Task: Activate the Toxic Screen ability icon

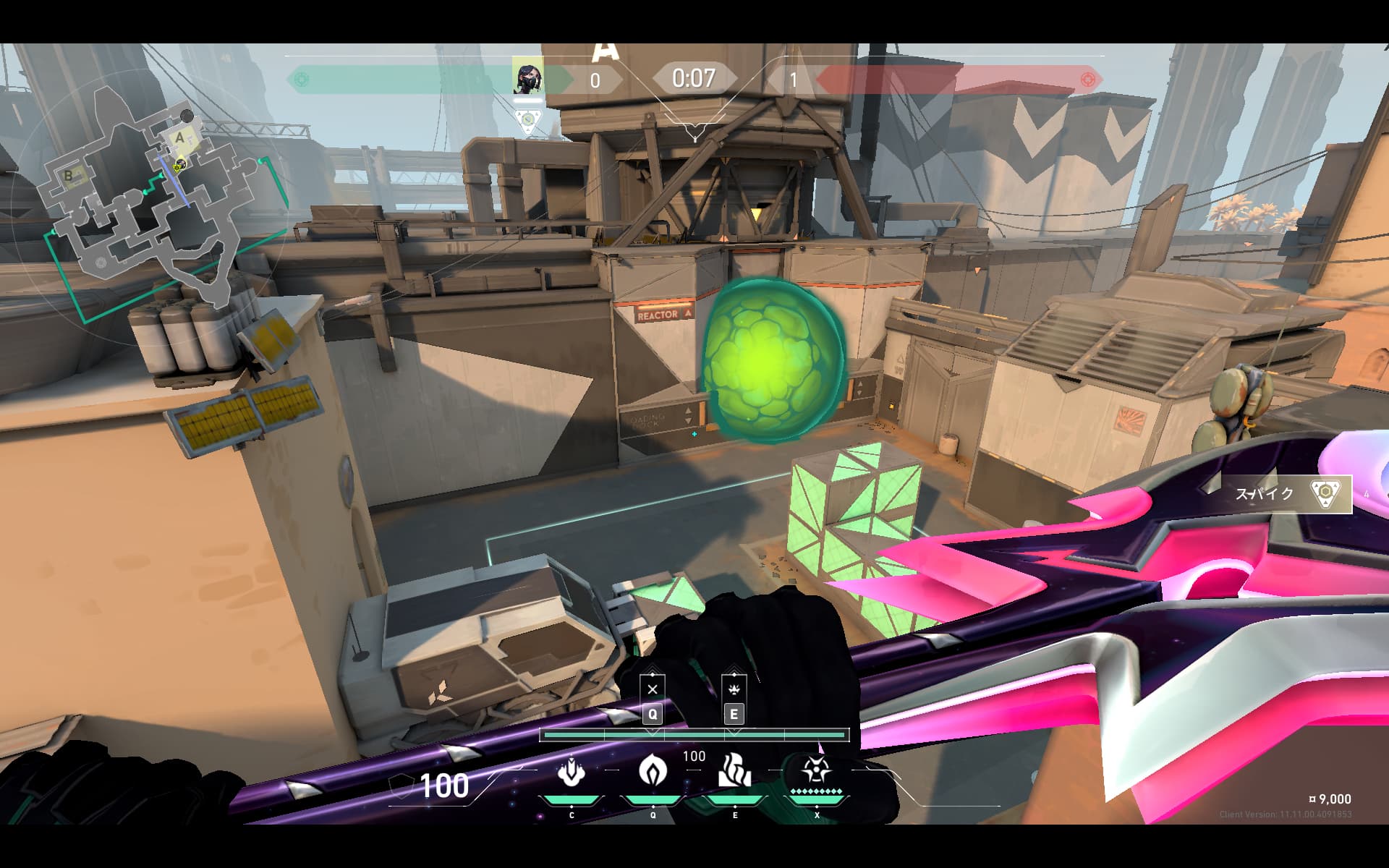Action: click(x=734, y=771)
